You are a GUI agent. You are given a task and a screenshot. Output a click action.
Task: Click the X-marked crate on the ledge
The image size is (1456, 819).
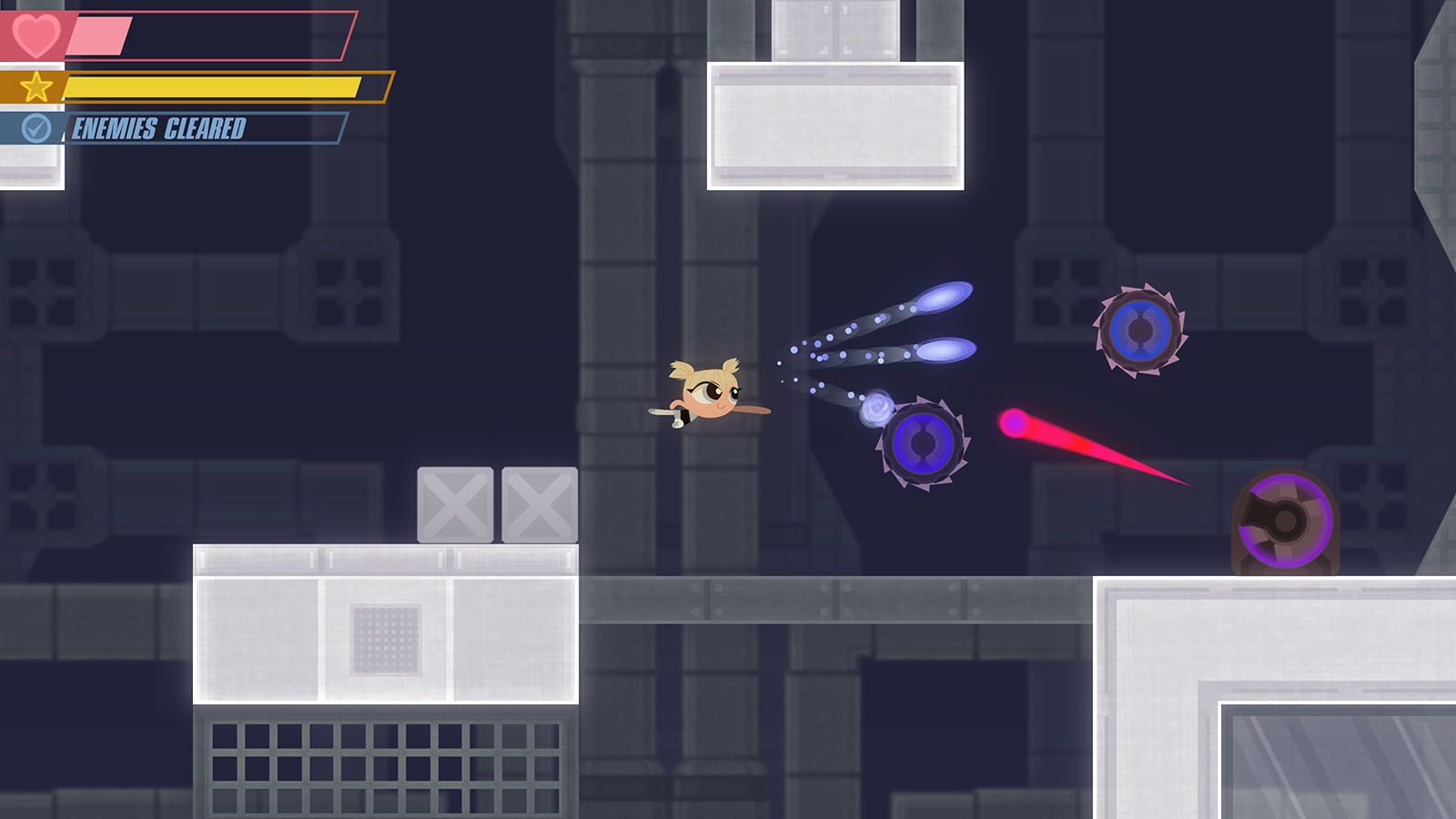[x=455, y=503]
